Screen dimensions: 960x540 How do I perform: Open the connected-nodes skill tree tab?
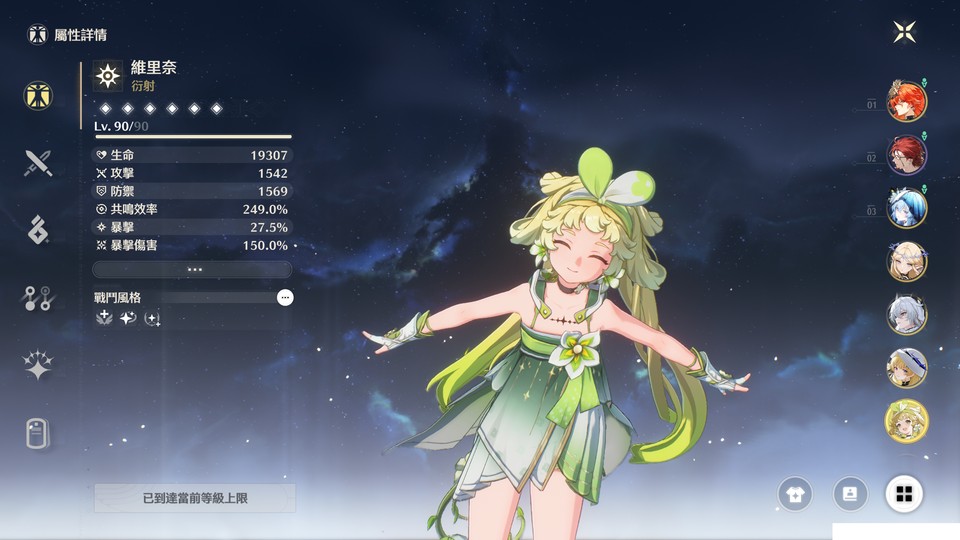point(39,297)
